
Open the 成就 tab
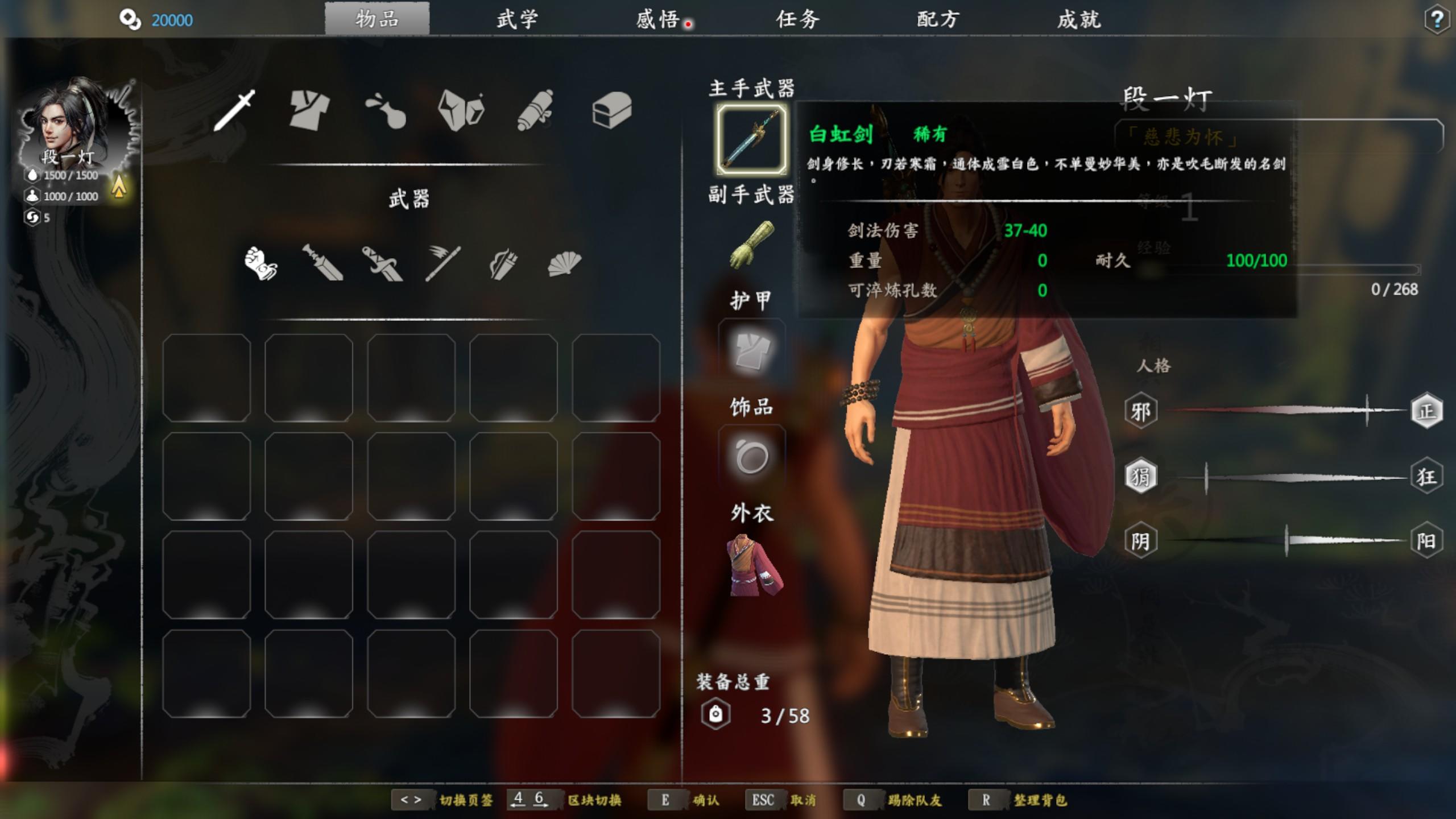pyautogui.click(x=1079, y=20)
